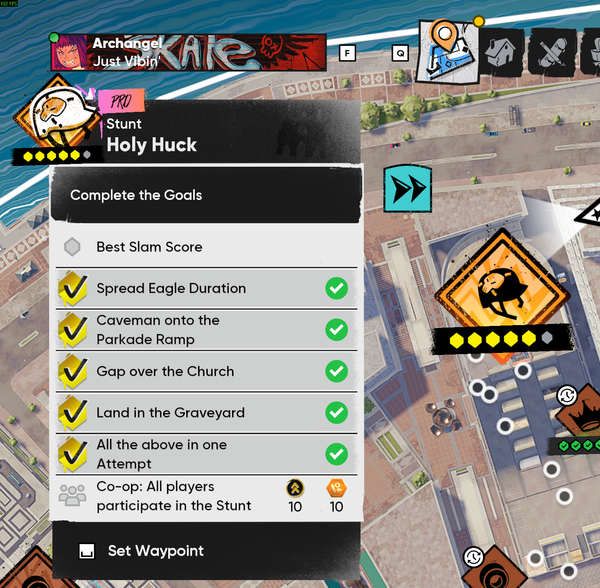Viewport: 600px width, 588px height.
Task: Select the Land in the Graveyard goal
Action: click(205, 412)
